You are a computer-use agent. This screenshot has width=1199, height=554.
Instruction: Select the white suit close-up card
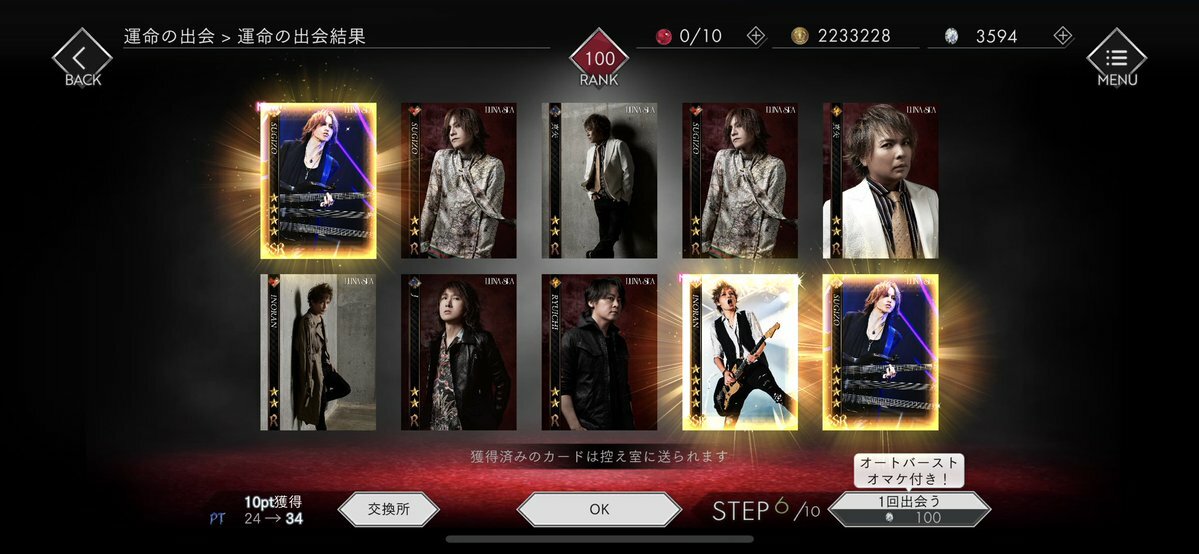(880, 180)
